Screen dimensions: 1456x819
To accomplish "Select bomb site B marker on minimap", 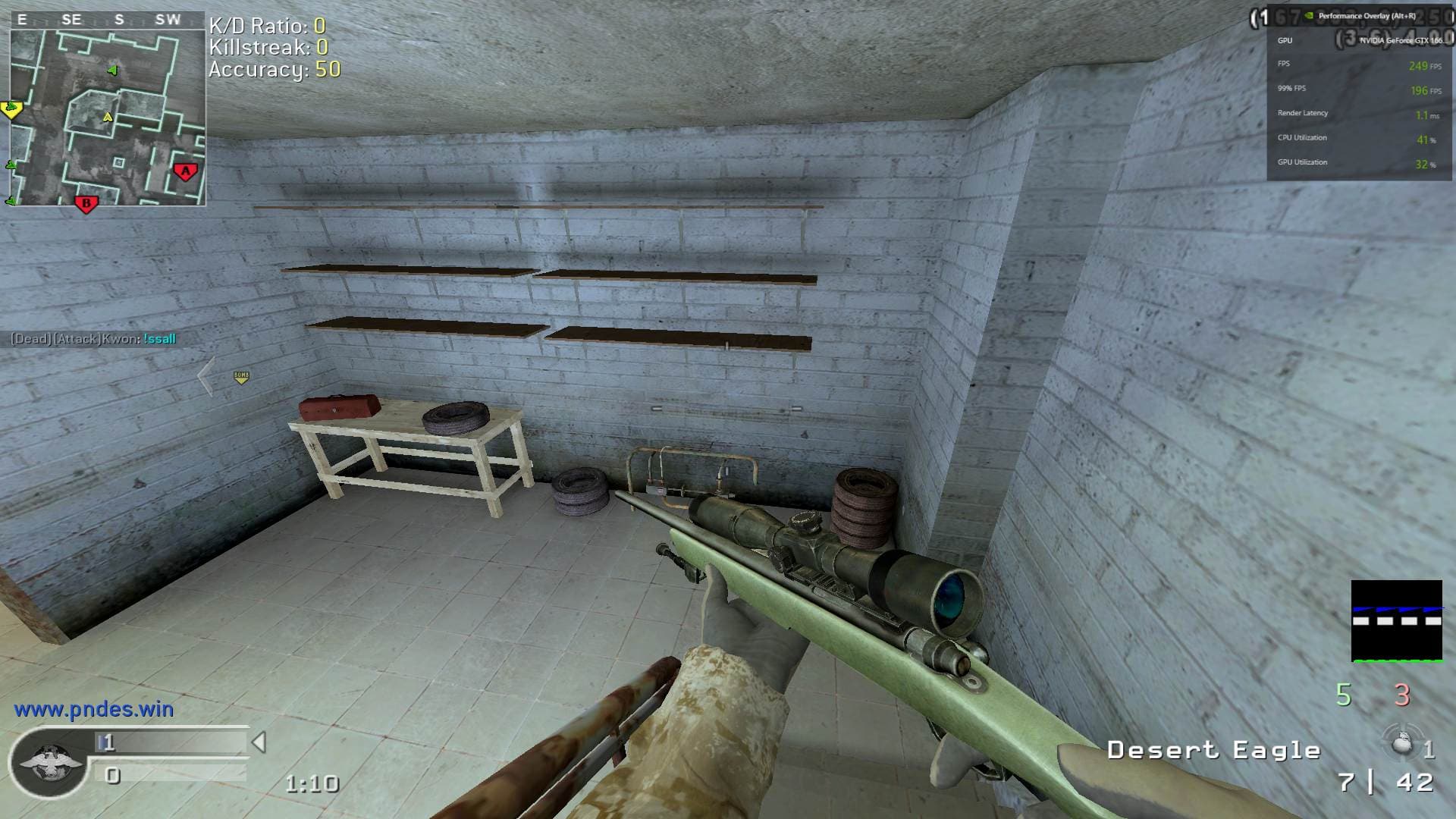I will point(86,203).
